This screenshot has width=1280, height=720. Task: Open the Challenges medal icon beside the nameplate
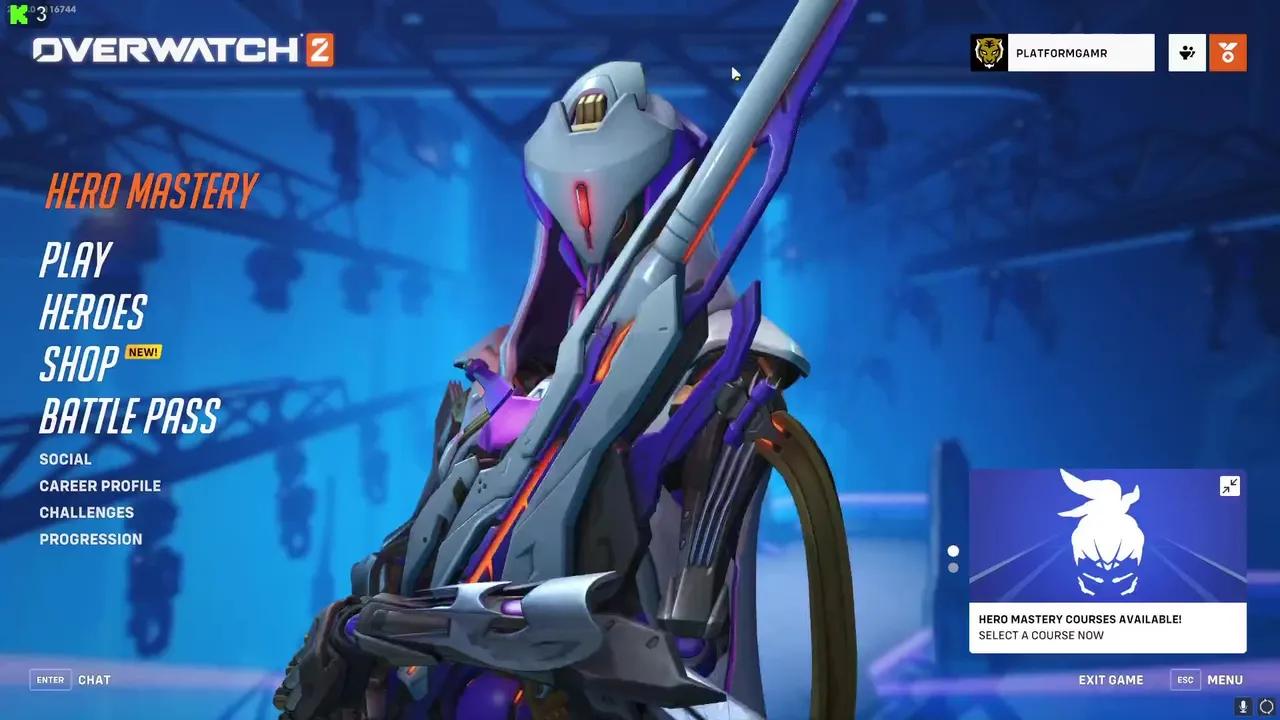(1228, 52)
